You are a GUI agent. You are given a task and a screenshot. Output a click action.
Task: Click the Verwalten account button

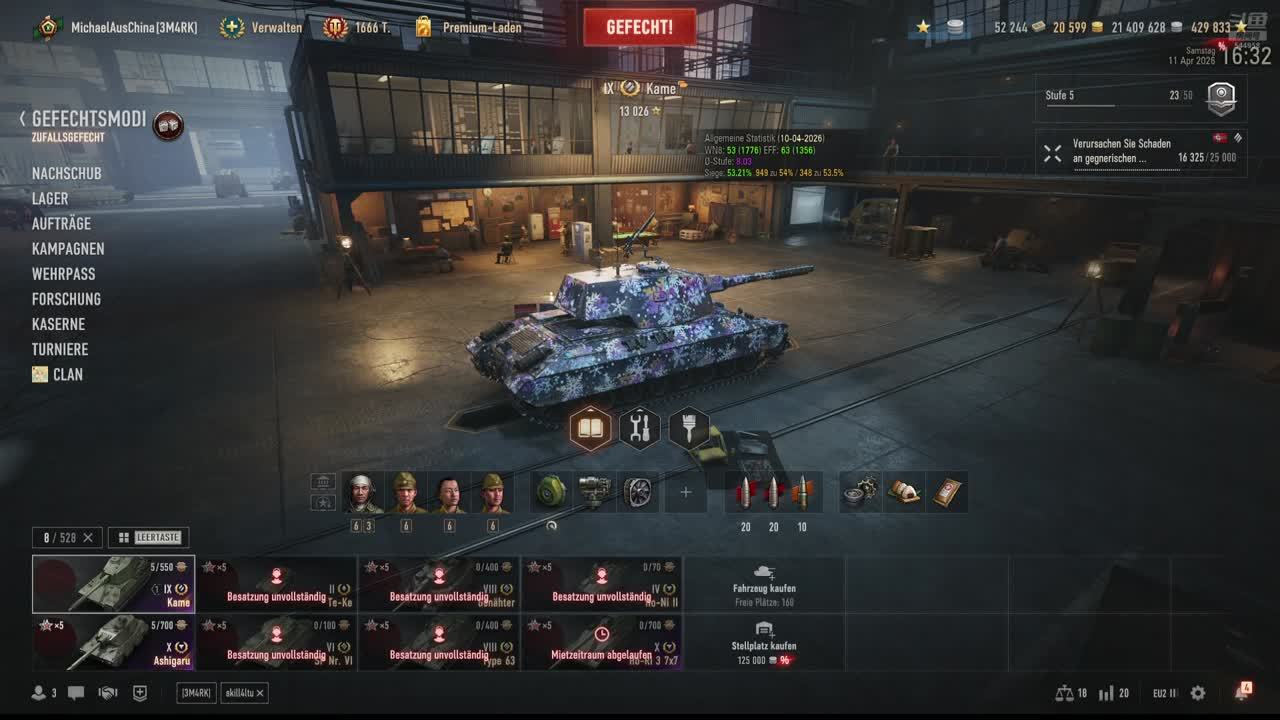[x=262, y=28]
